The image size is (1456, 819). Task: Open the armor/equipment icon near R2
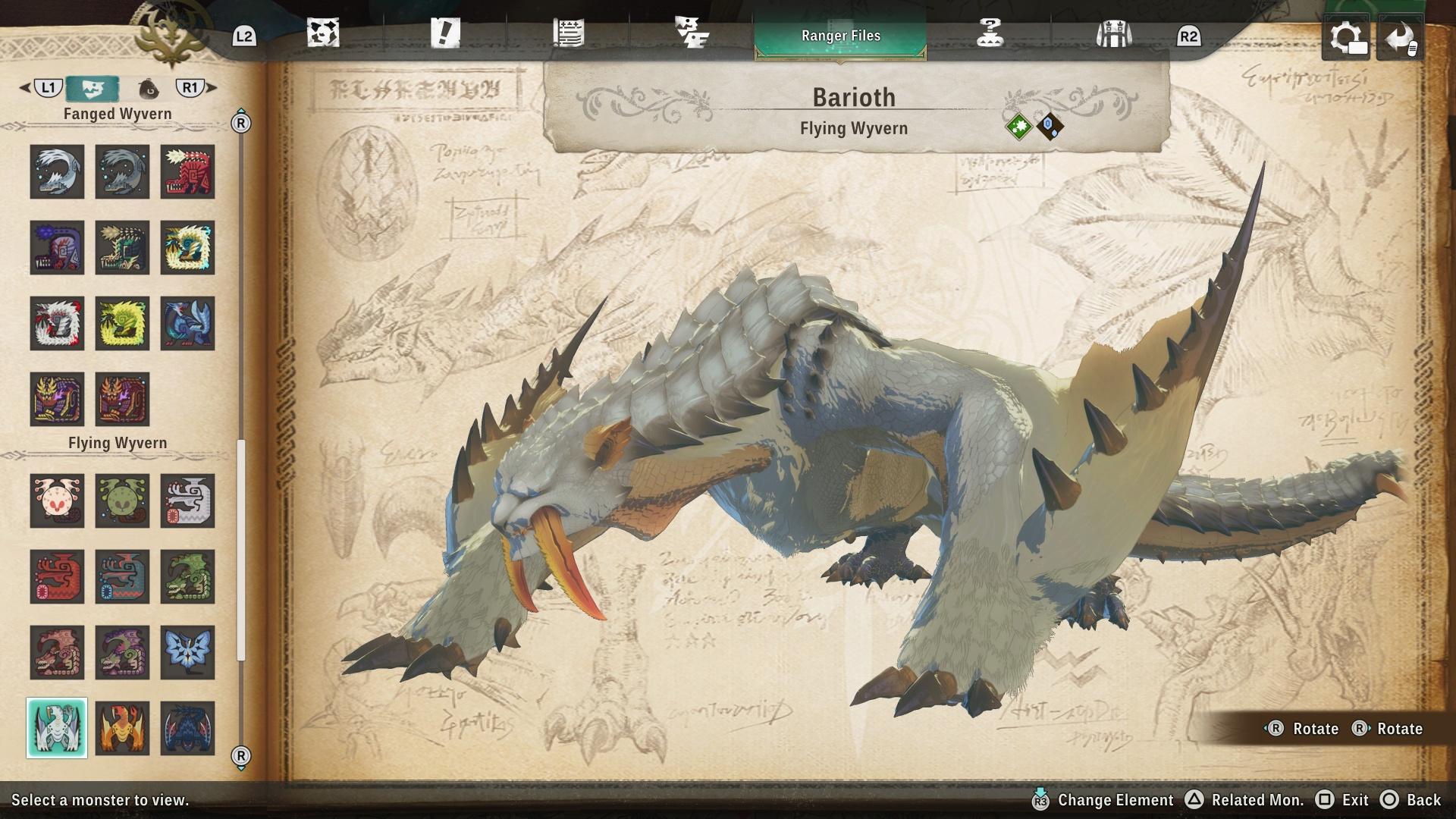[1112, 32]
